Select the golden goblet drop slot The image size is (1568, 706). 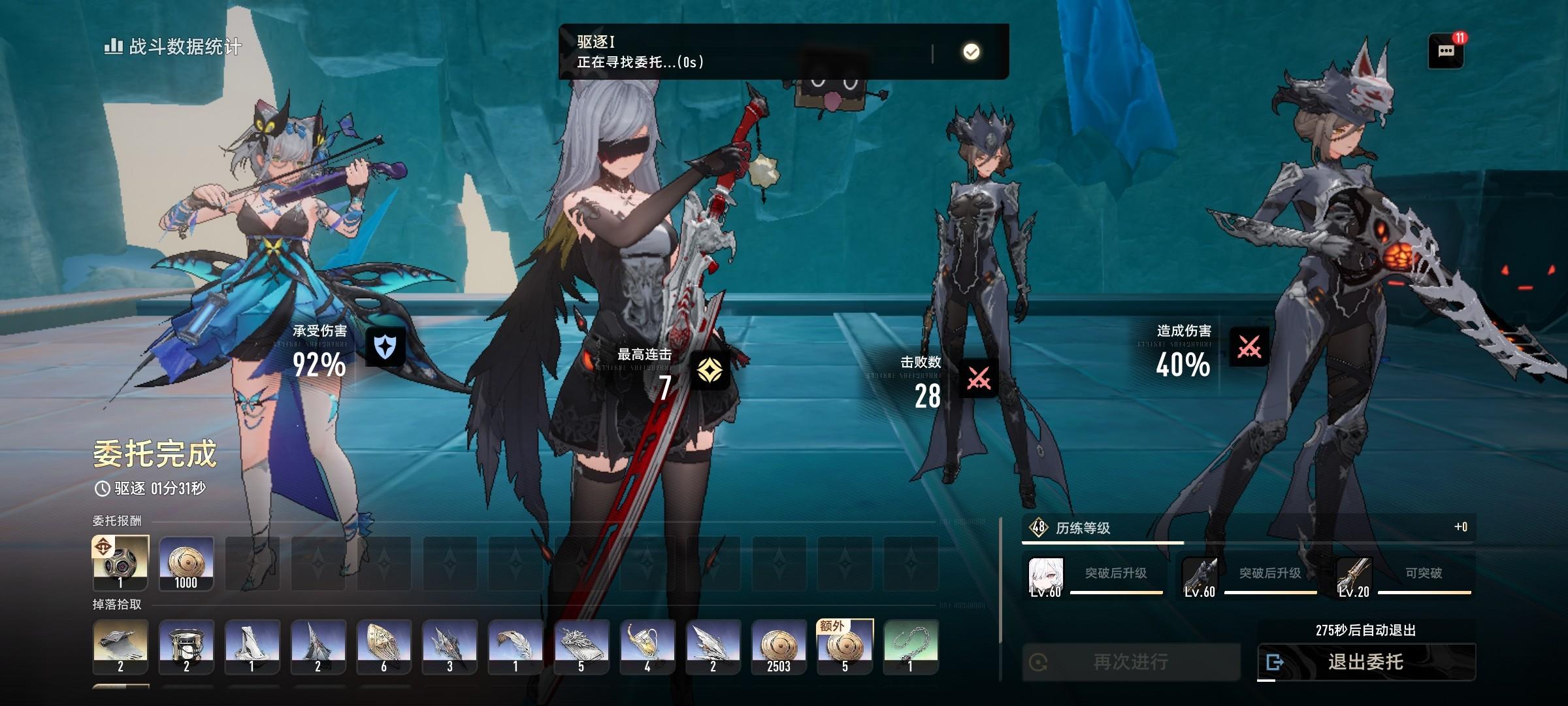(x=647, y=647)
